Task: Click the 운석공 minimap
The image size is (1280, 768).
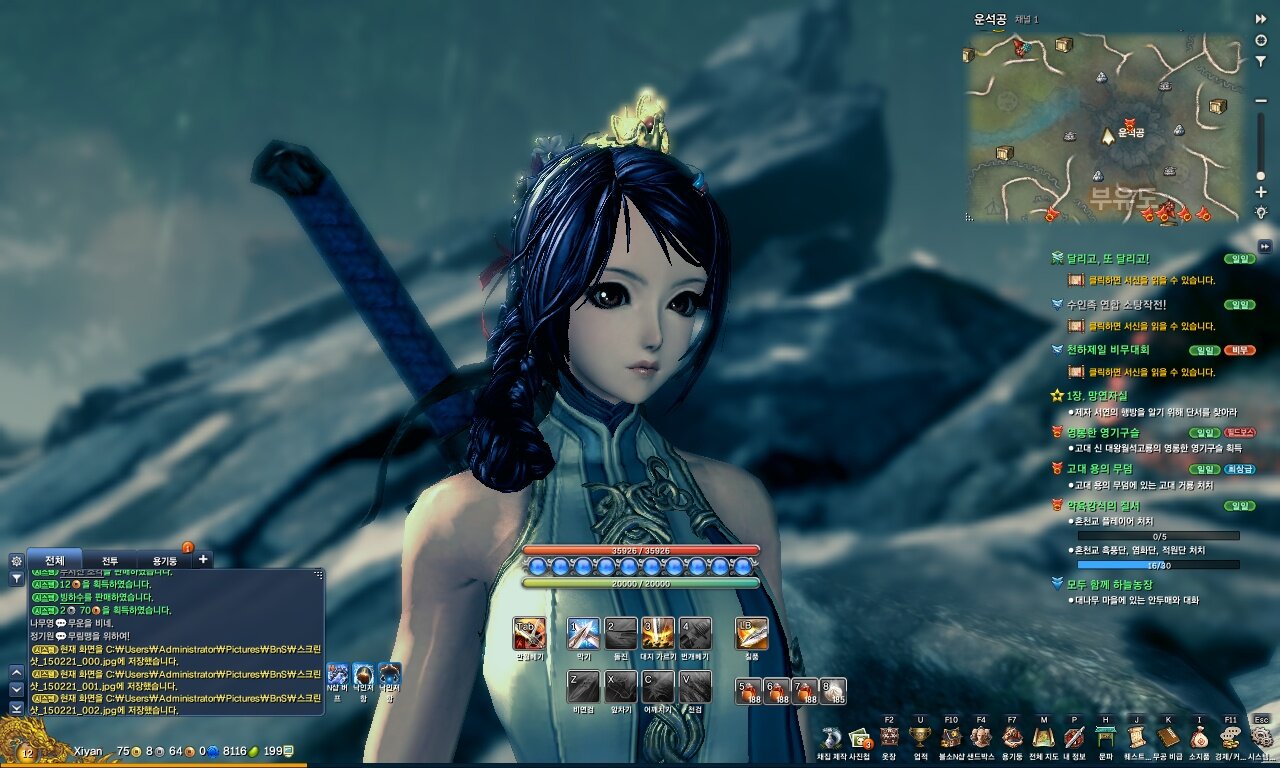Action: click(1104, 128)
